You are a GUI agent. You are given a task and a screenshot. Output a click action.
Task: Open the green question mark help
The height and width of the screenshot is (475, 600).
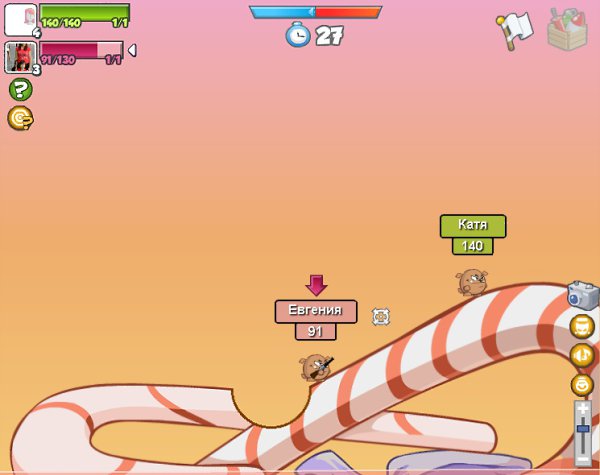click(20, 90)
